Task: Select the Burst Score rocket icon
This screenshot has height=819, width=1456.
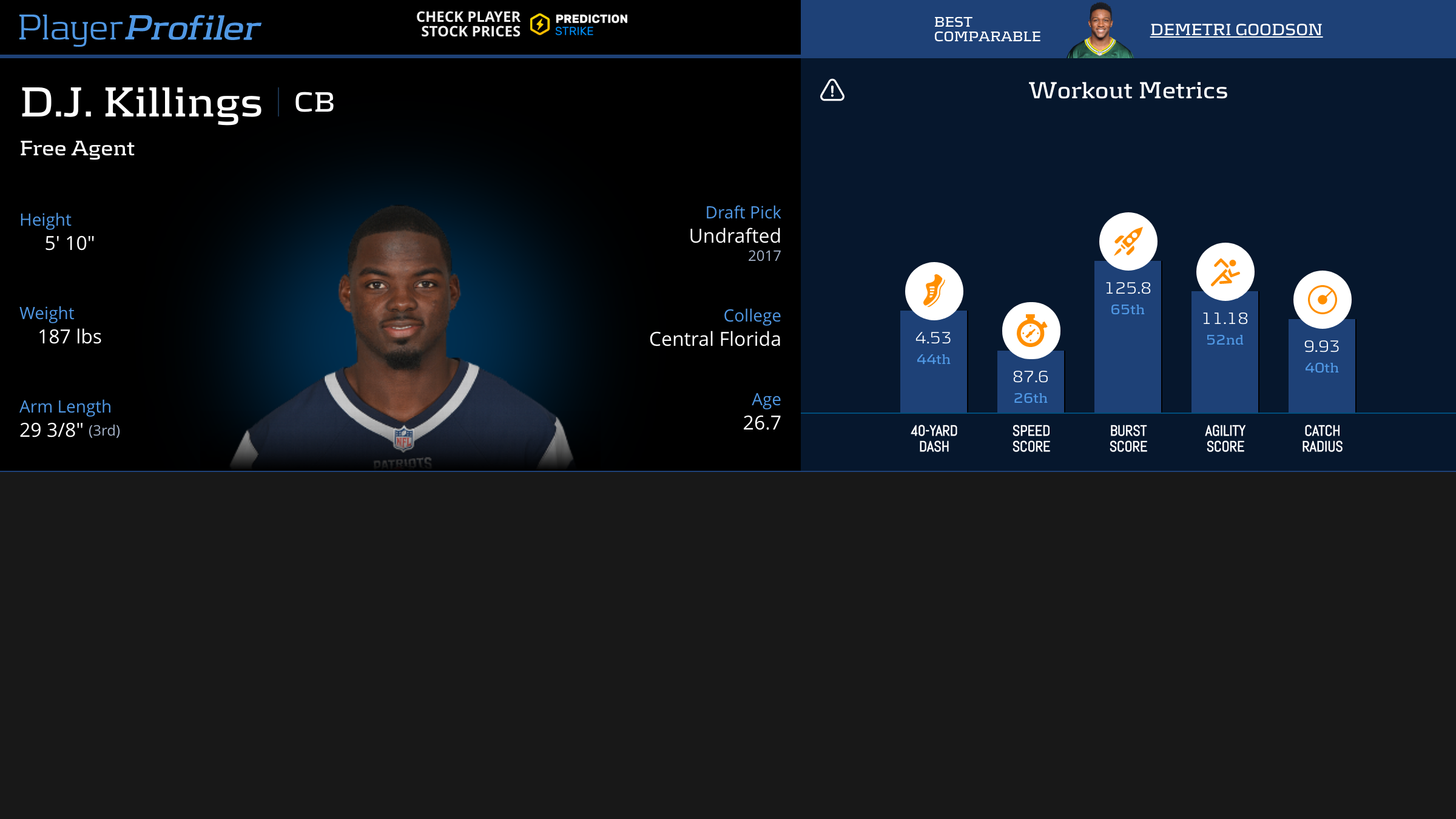Action: click(x=1128, y=241)
